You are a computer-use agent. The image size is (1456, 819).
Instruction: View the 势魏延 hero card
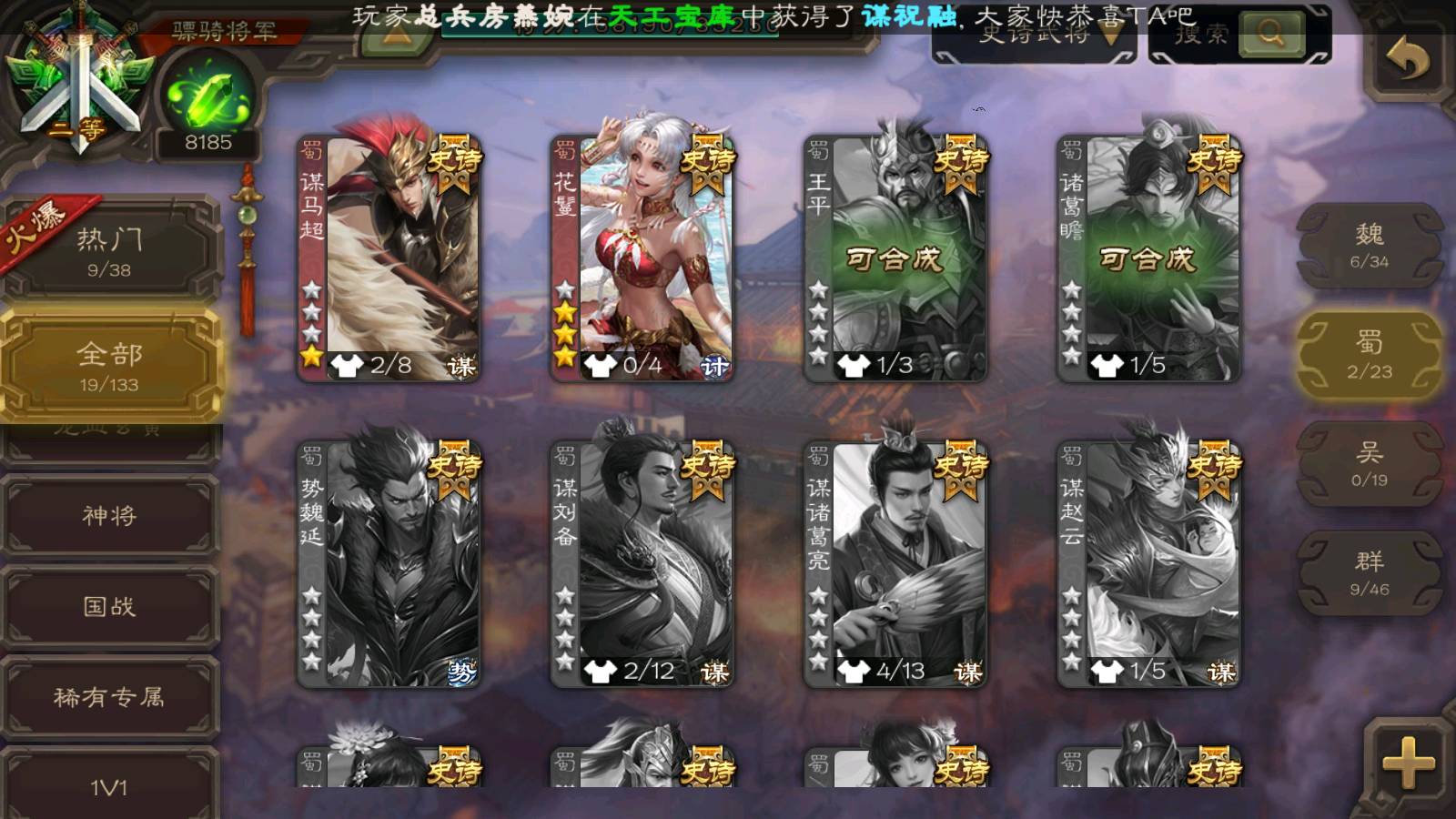click(x=389, y=564)
